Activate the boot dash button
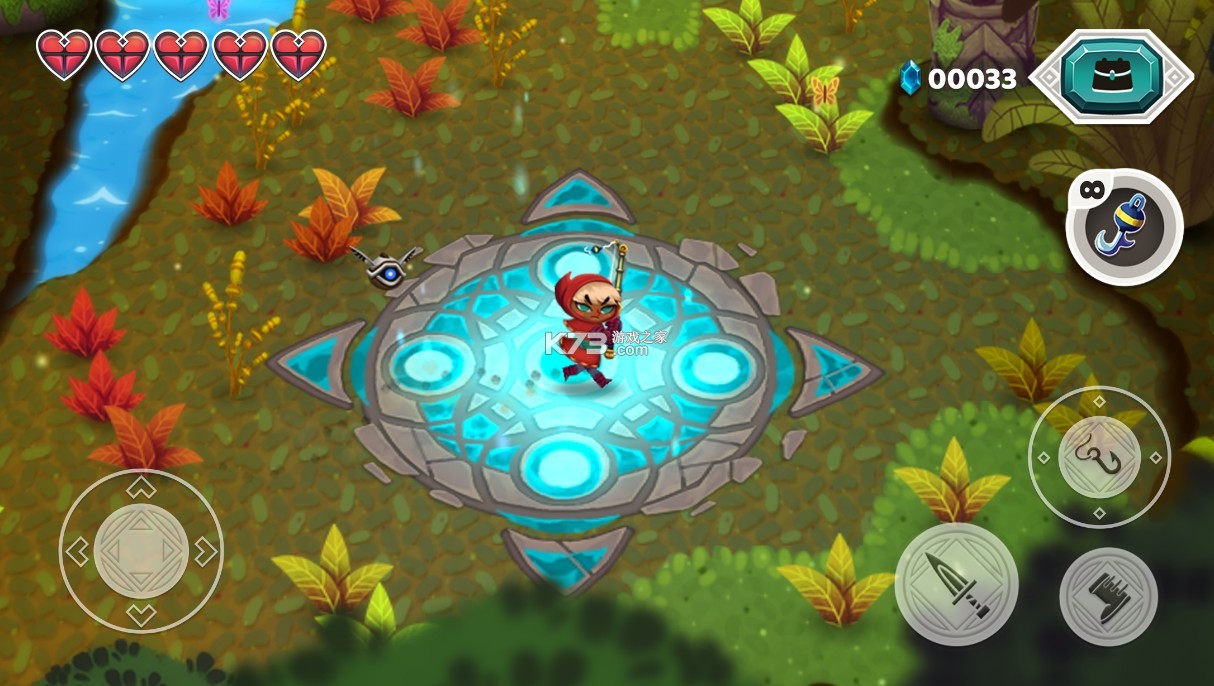Image resolution: width=1214 pixels, height=686 pixels. tap(1108, 597)
